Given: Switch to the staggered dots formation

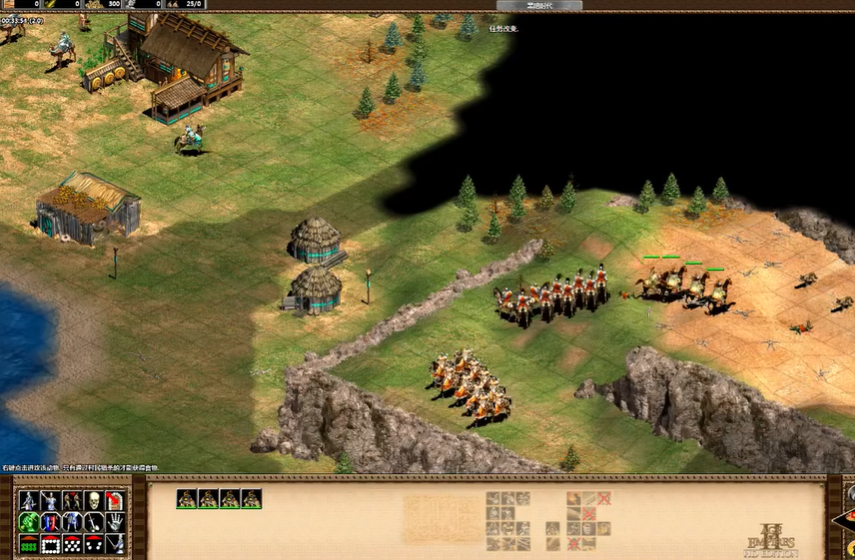Looking at the screenshot, I should point(72,543).
